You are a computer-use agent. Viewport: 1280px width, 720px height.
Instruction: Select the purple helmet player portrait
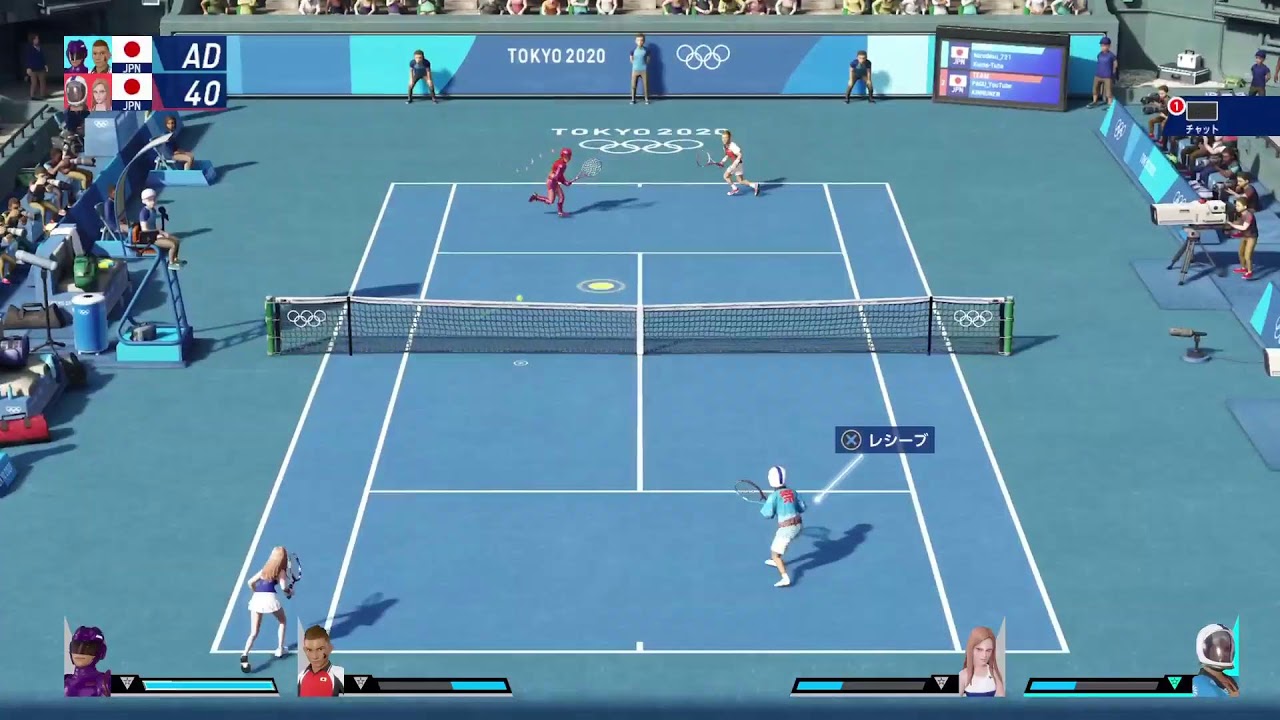click(x=87, y=661)
